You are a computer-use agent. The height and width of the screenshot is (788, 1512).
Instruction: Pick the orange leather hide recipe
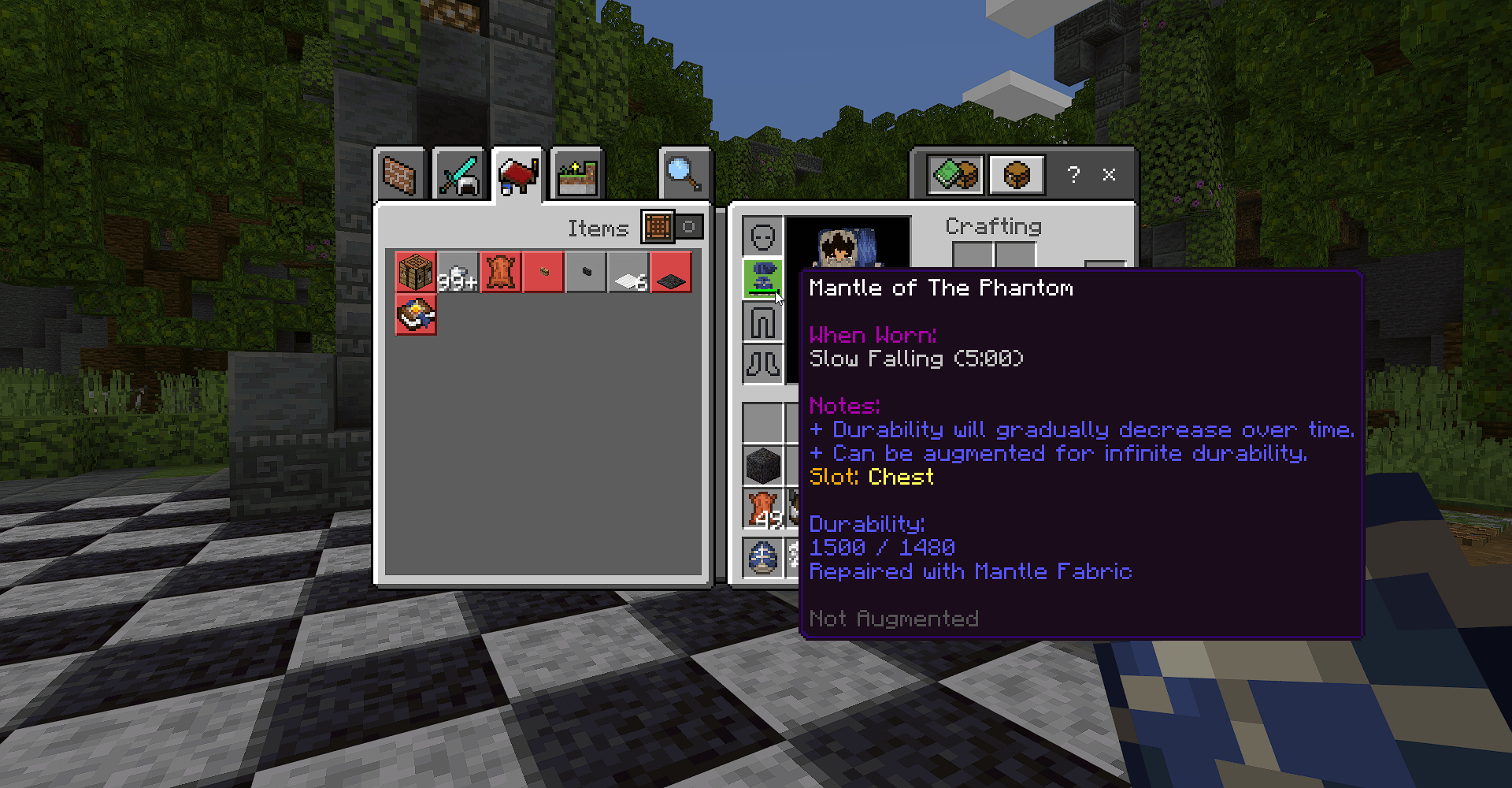[501, 273]
